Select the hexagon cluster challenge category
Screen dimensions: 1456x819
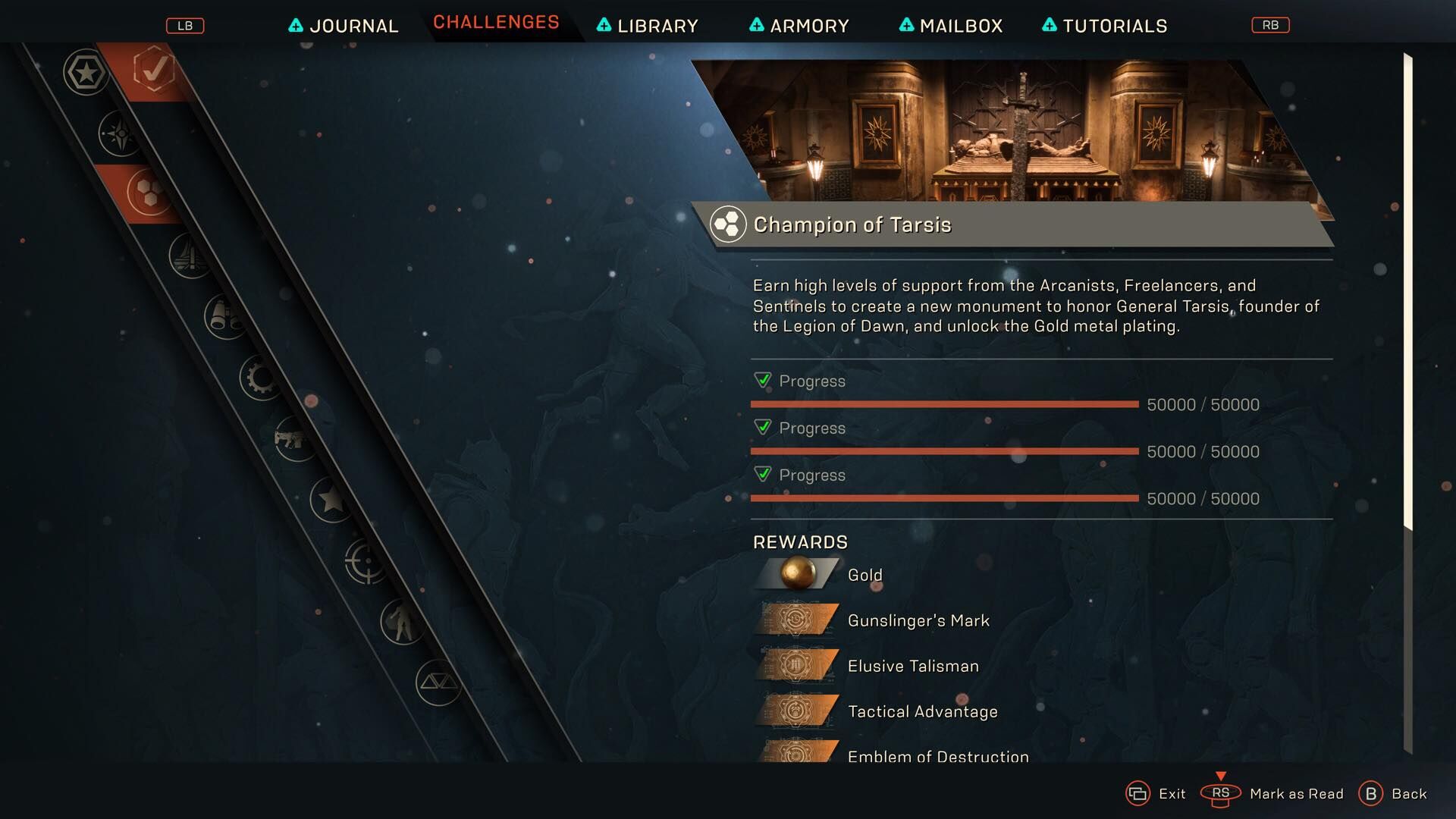pos(149,192)
